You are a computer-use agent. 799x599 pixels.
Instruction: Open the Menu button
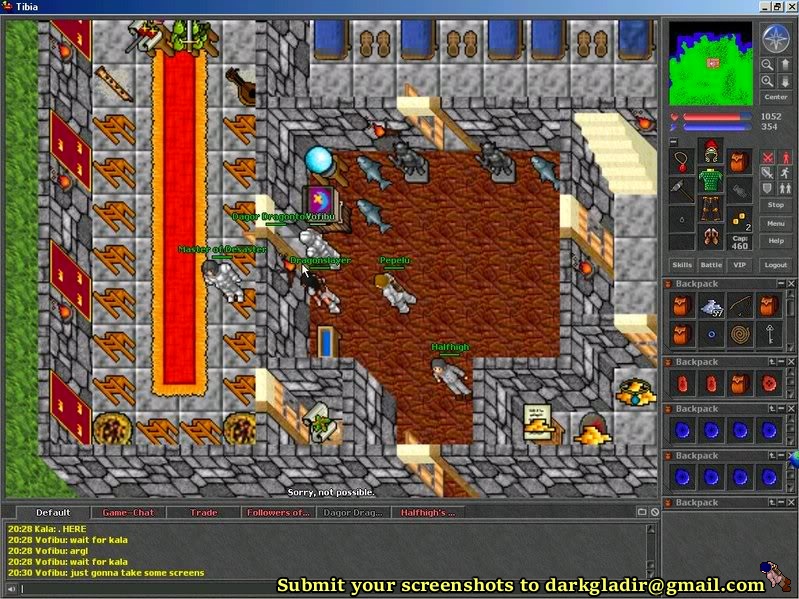coord(776,223)
